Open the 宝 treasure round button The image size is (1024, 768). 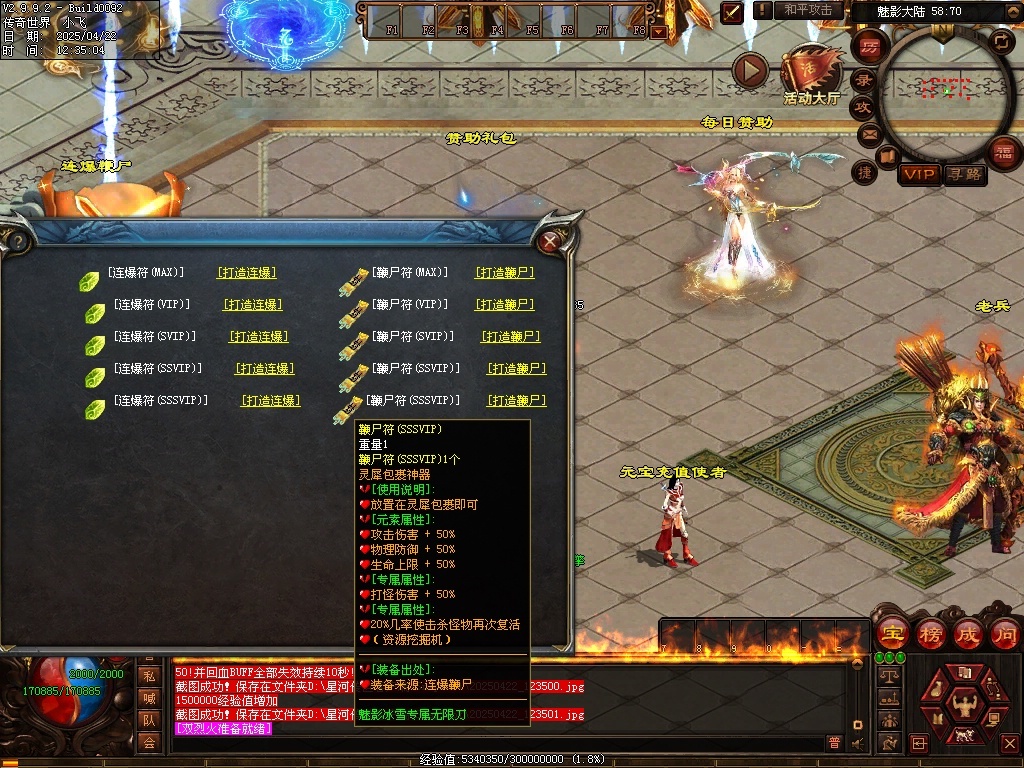(890, 633)
